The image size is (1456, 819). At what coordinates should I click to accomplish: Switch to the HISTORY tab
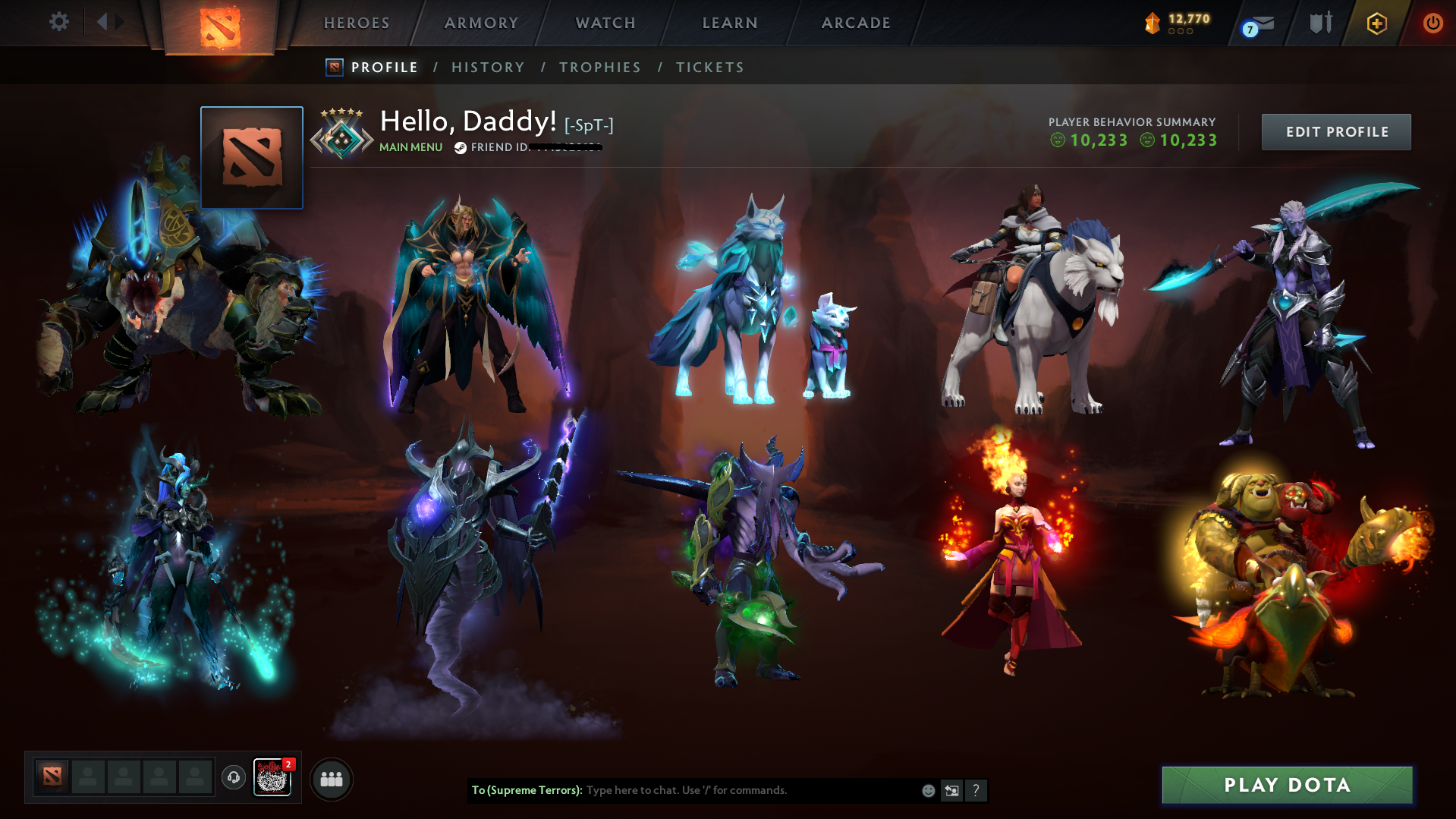point(488,67)
